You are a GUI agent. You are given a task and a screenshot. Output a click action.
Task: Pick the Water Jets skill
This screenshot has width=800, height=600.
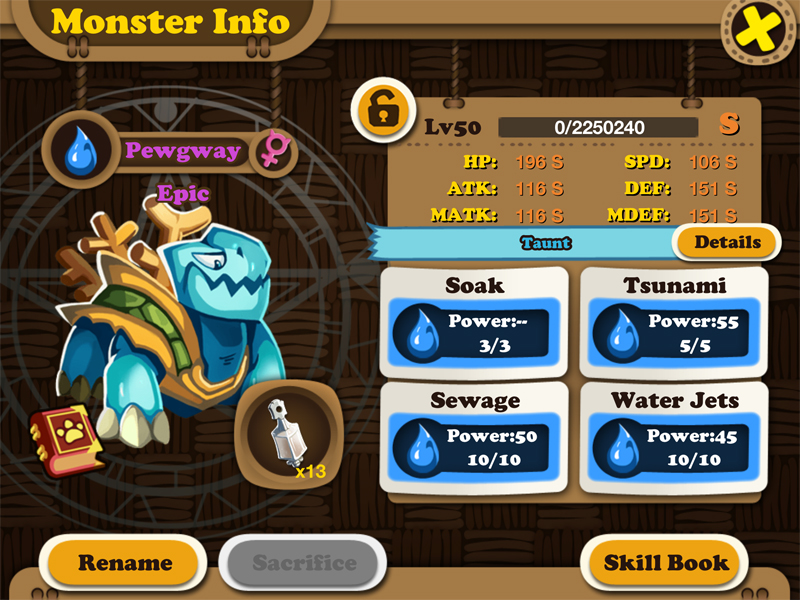click(x=674, y=438)
